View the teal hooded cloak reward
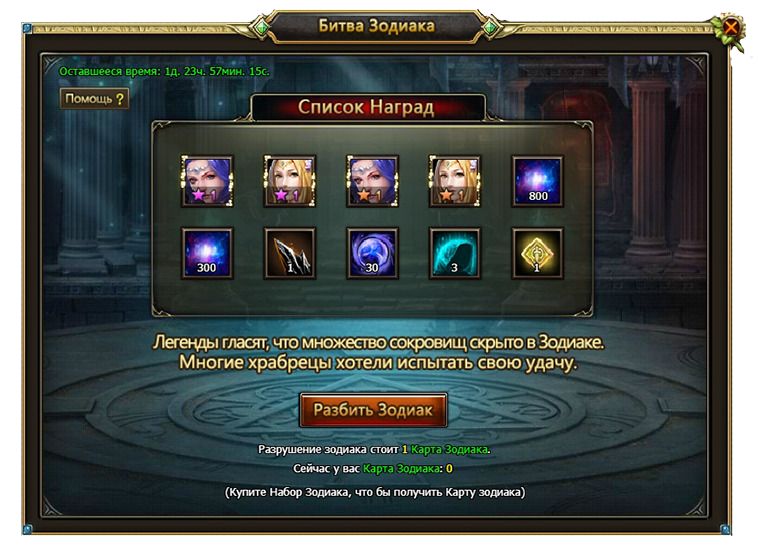The width and height of the screenshot is (758, 550). (455, 253)
